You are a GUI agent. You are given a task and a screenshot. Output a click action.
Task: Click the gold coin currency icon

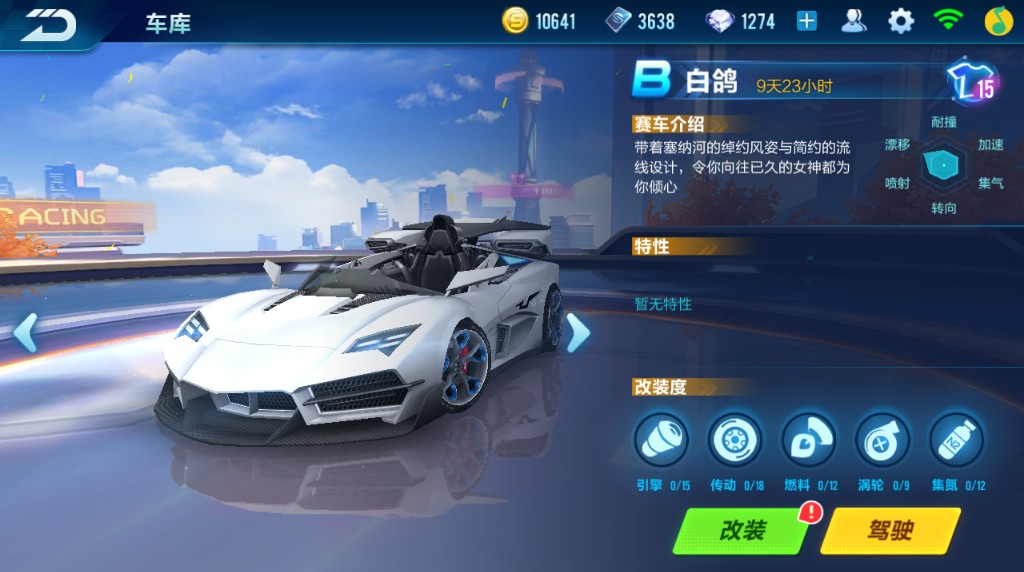[516, 21]
